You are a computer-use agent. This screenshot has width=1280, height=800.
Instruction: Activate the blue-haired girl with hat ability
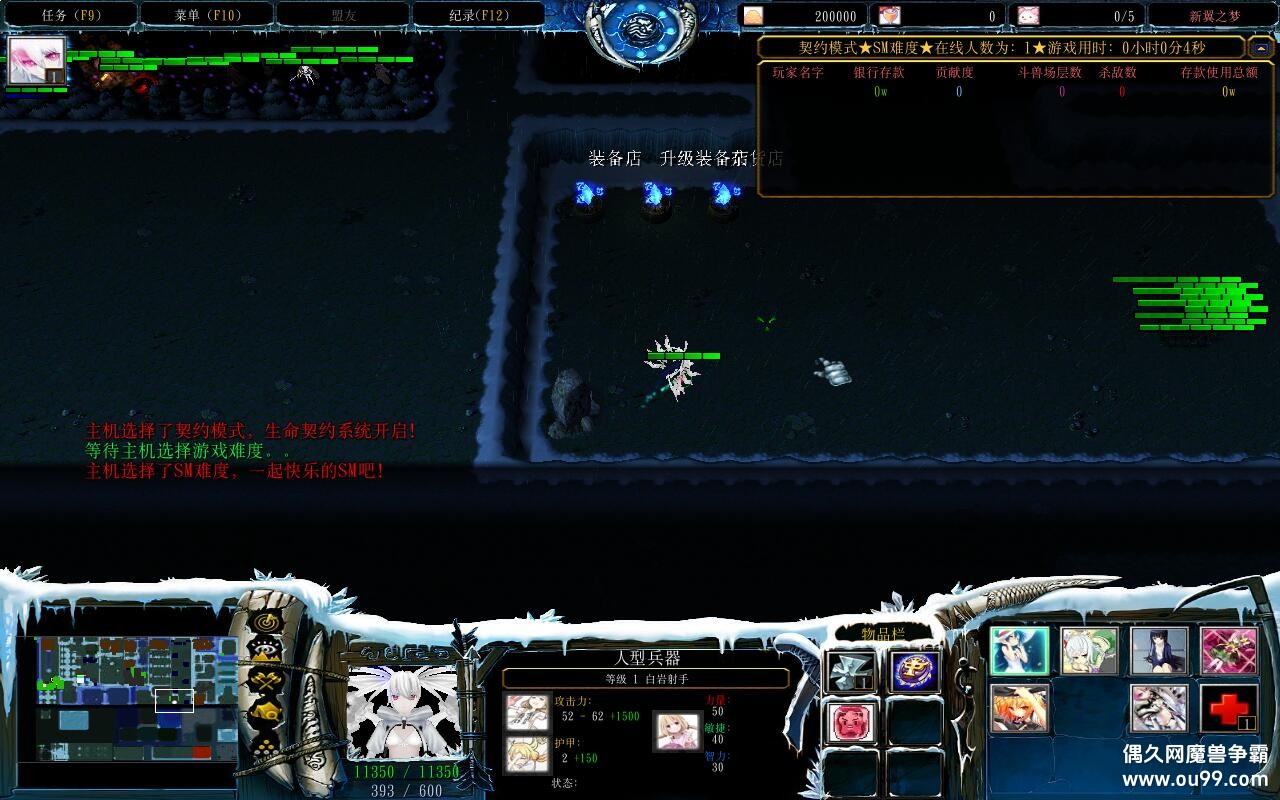tap(1019, 651)
